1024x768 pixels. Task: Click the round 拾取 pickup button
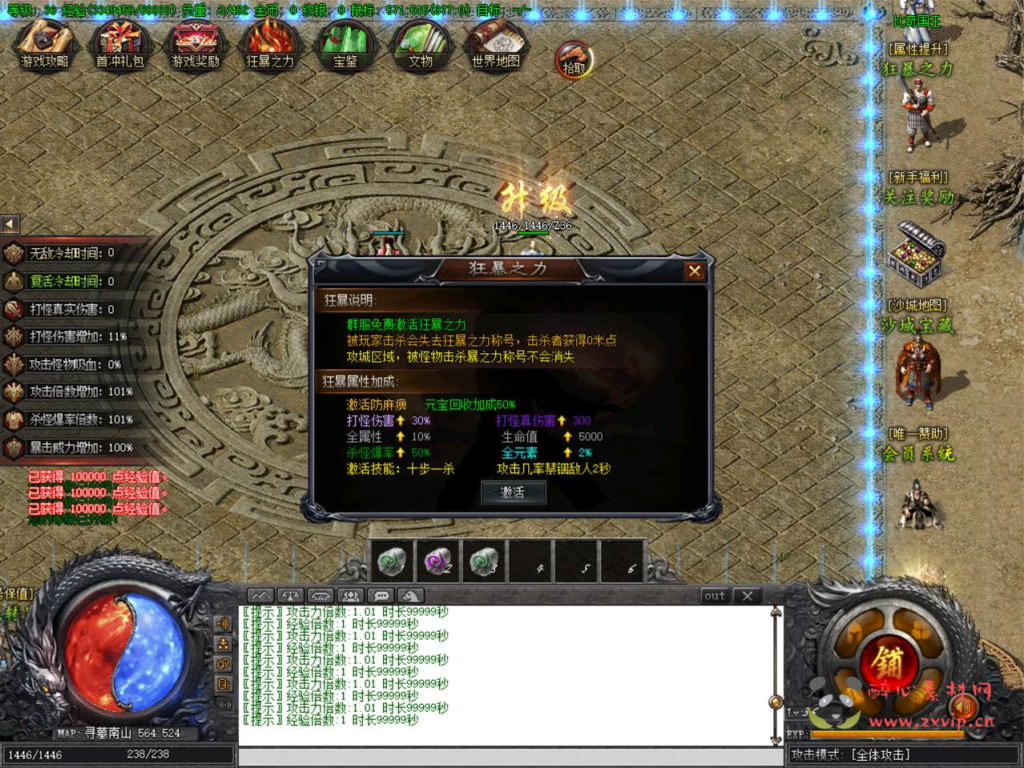pyautogui.click(x=573, y=59)
